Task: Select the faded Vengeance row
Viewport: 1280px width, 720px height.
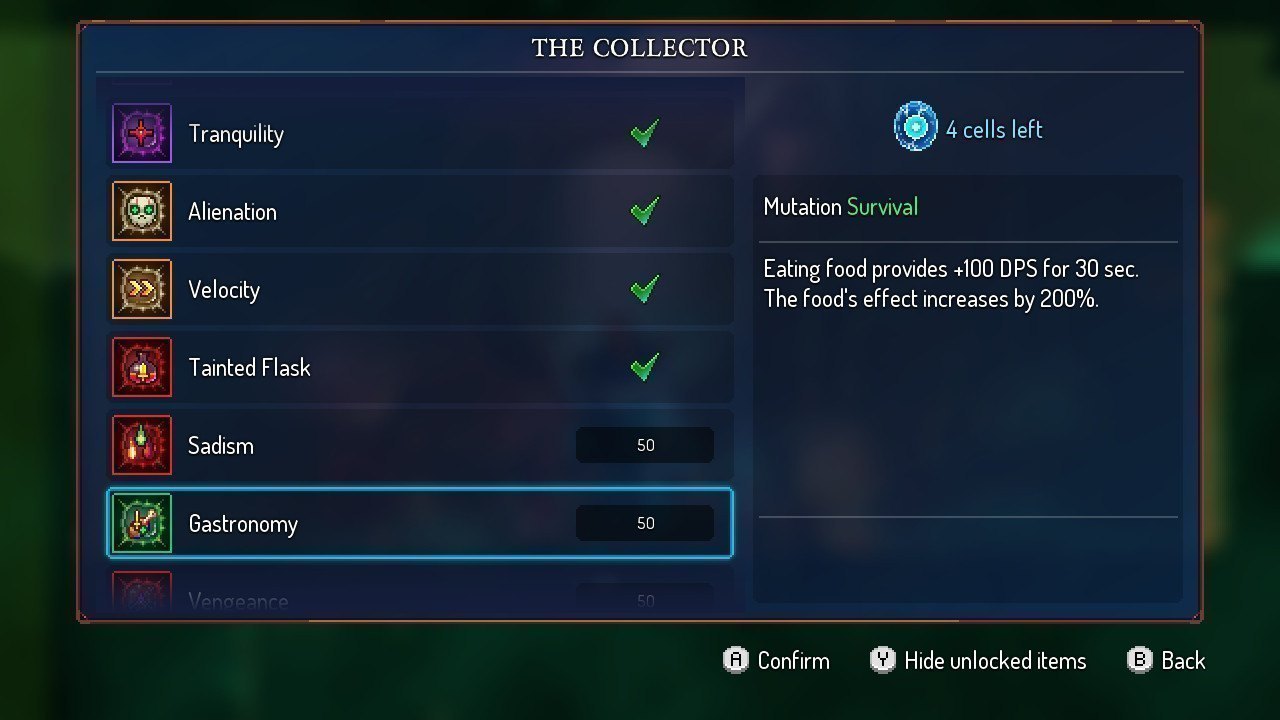Action: click(420, 600)
